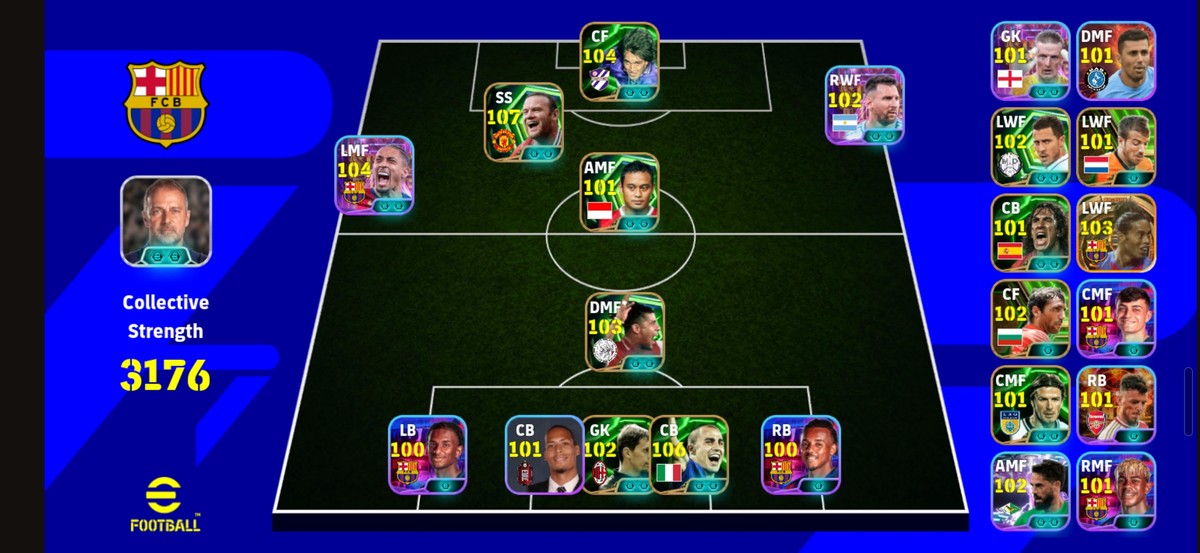Pick the CF 102 substitute card
Image resolution: width=1200 pixels, height=553 pixels.
[x=1030, y=318]
